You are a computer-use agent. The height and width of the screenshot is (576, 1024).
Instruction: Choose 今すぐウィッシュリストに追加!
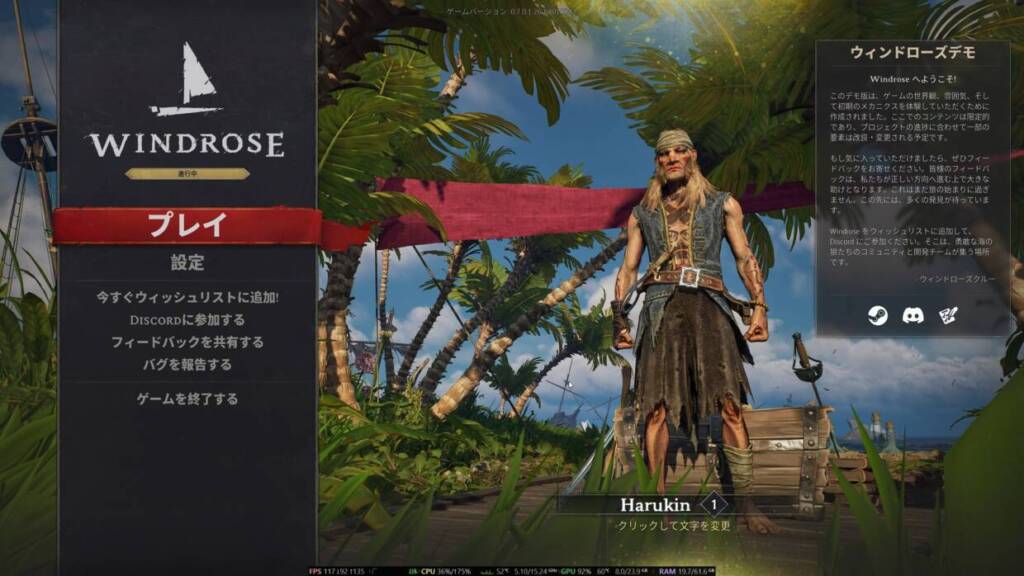(187, 297)
